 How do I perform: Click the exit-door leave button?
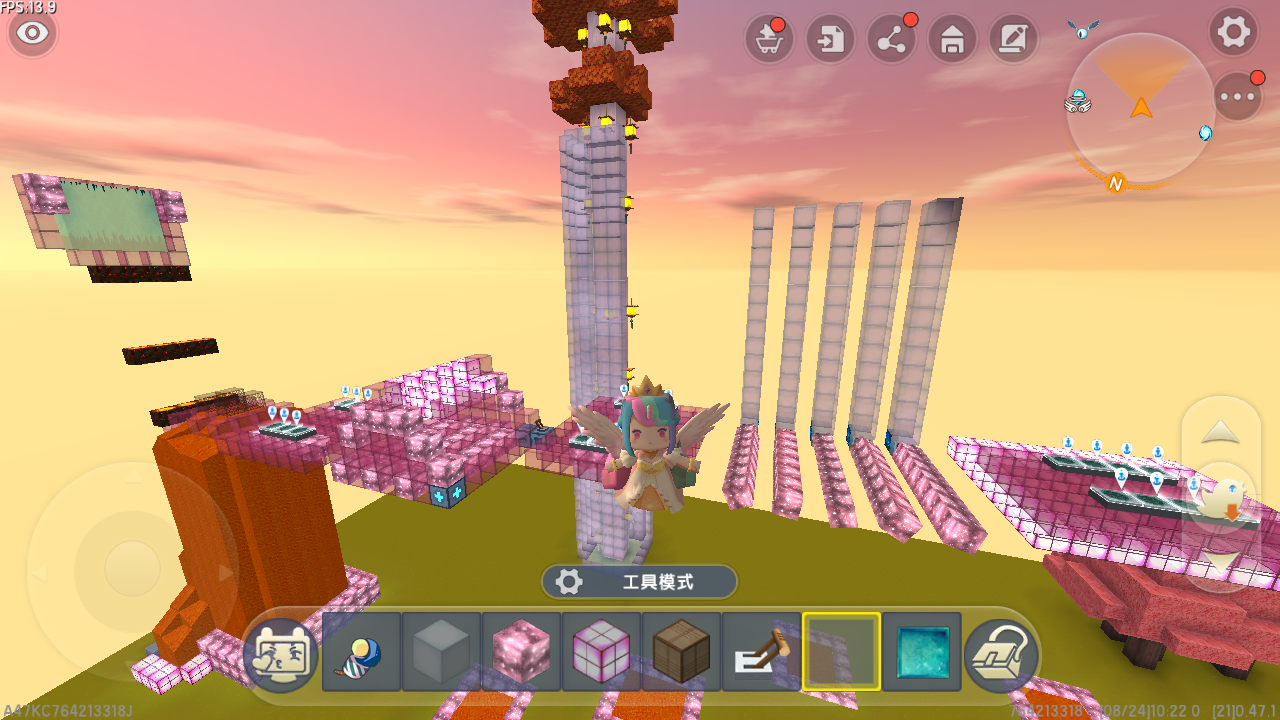pos(831,39)
